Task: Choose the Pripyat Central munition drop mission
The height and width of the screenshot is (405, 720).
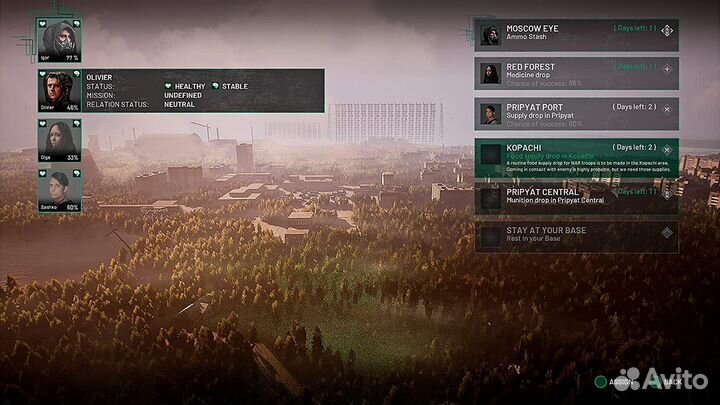Action: click(575, 196)
